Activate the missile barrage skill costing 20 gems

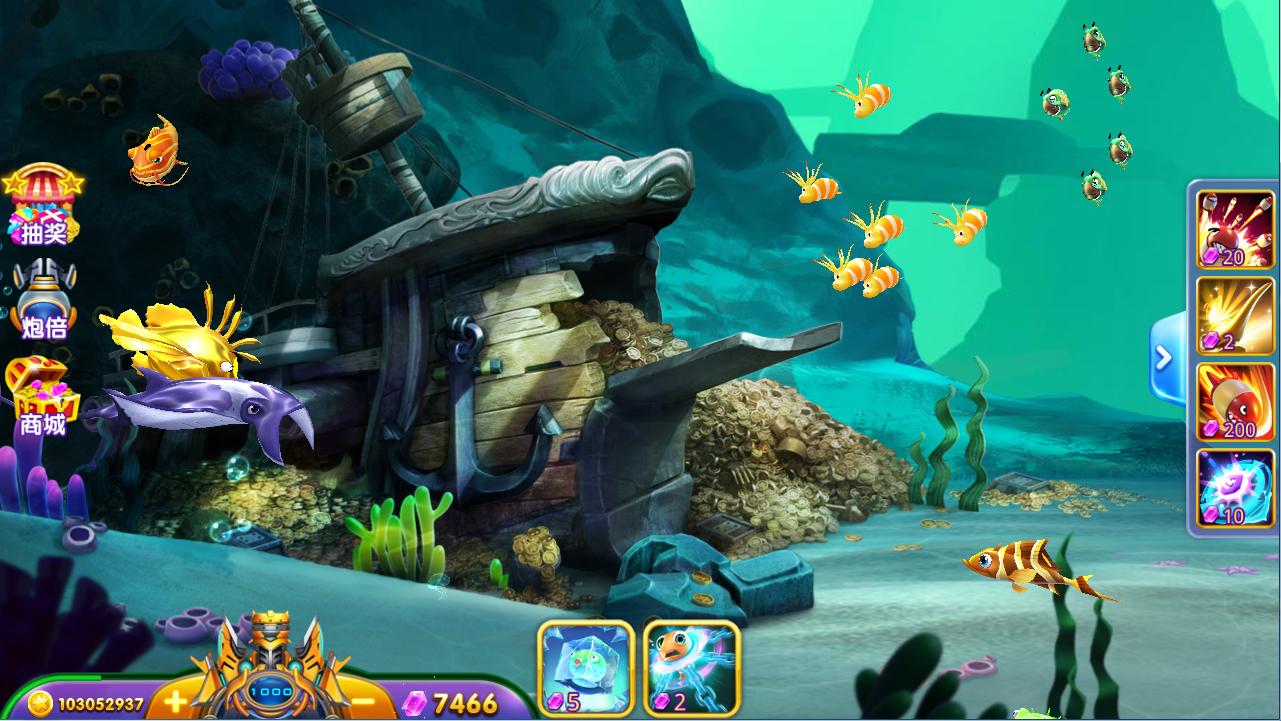tap(1235, 230)
